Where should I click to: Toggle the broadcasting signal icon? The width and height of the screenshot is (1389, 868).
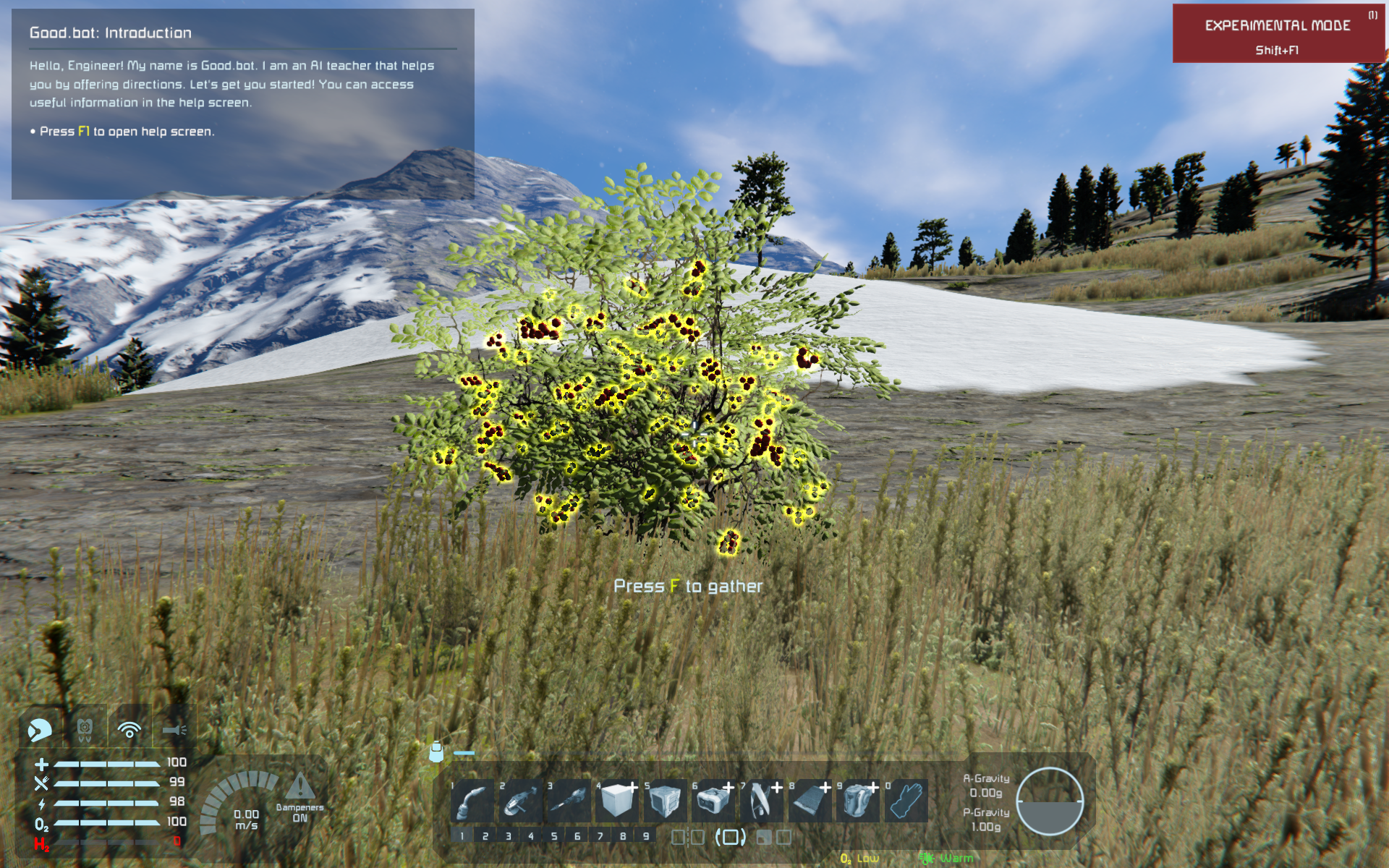tap(129, 730)
